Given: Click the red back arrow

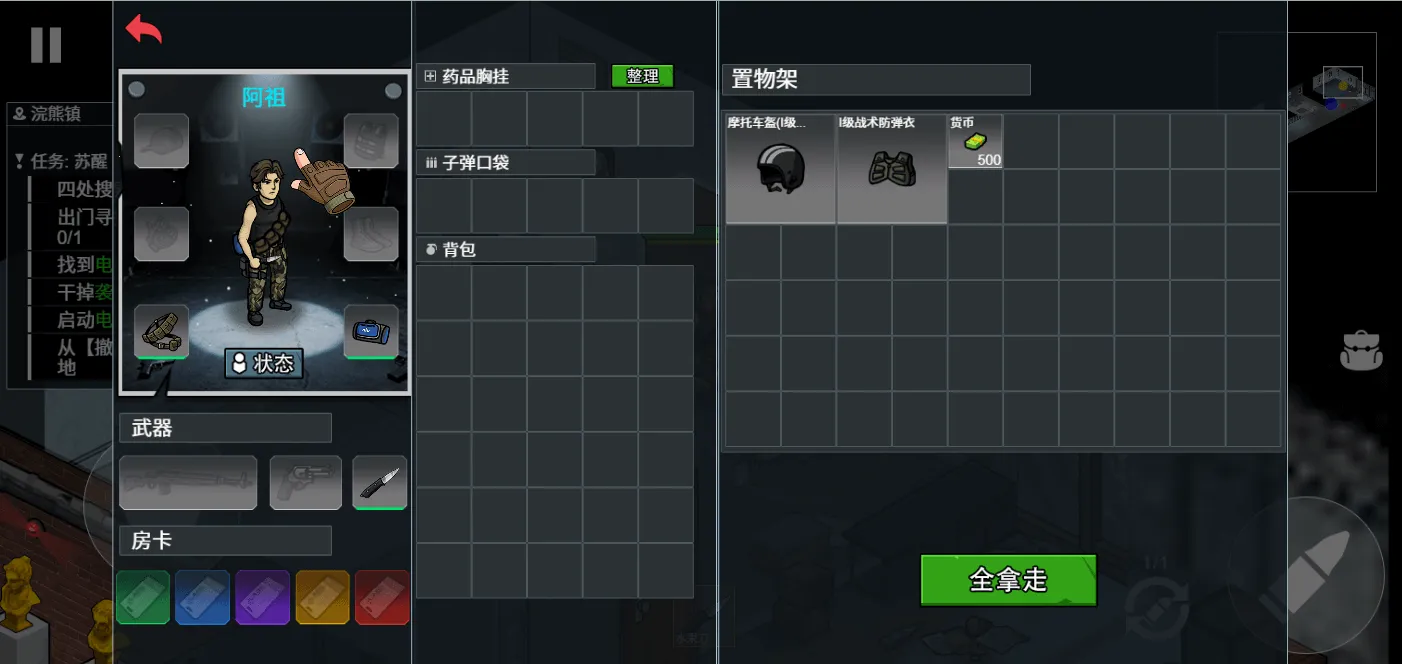Looking at the screenshot, I should tap(144, 30).
